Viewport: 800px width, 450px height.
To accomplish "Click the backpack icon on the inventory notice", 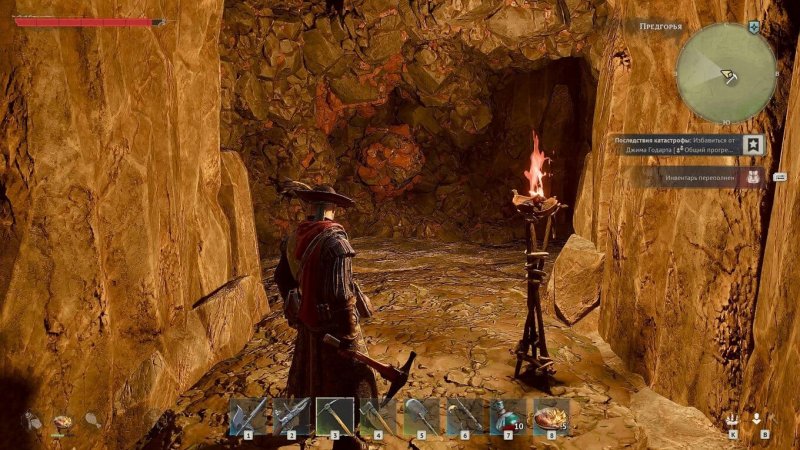I will coord(754,178).
